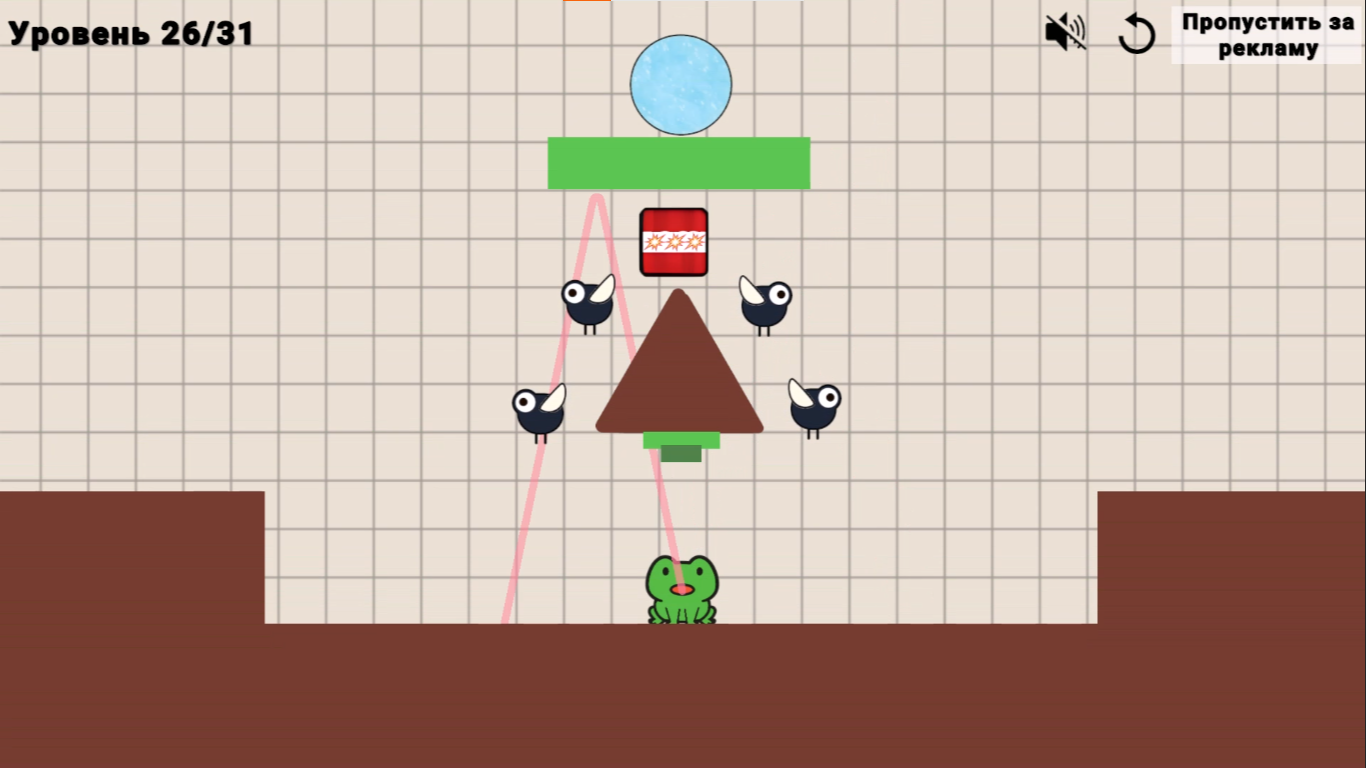Viewport: 1366px width, 768px height.
Task: Enable level restart by pressing the reset arrow
Action: 1137,33
